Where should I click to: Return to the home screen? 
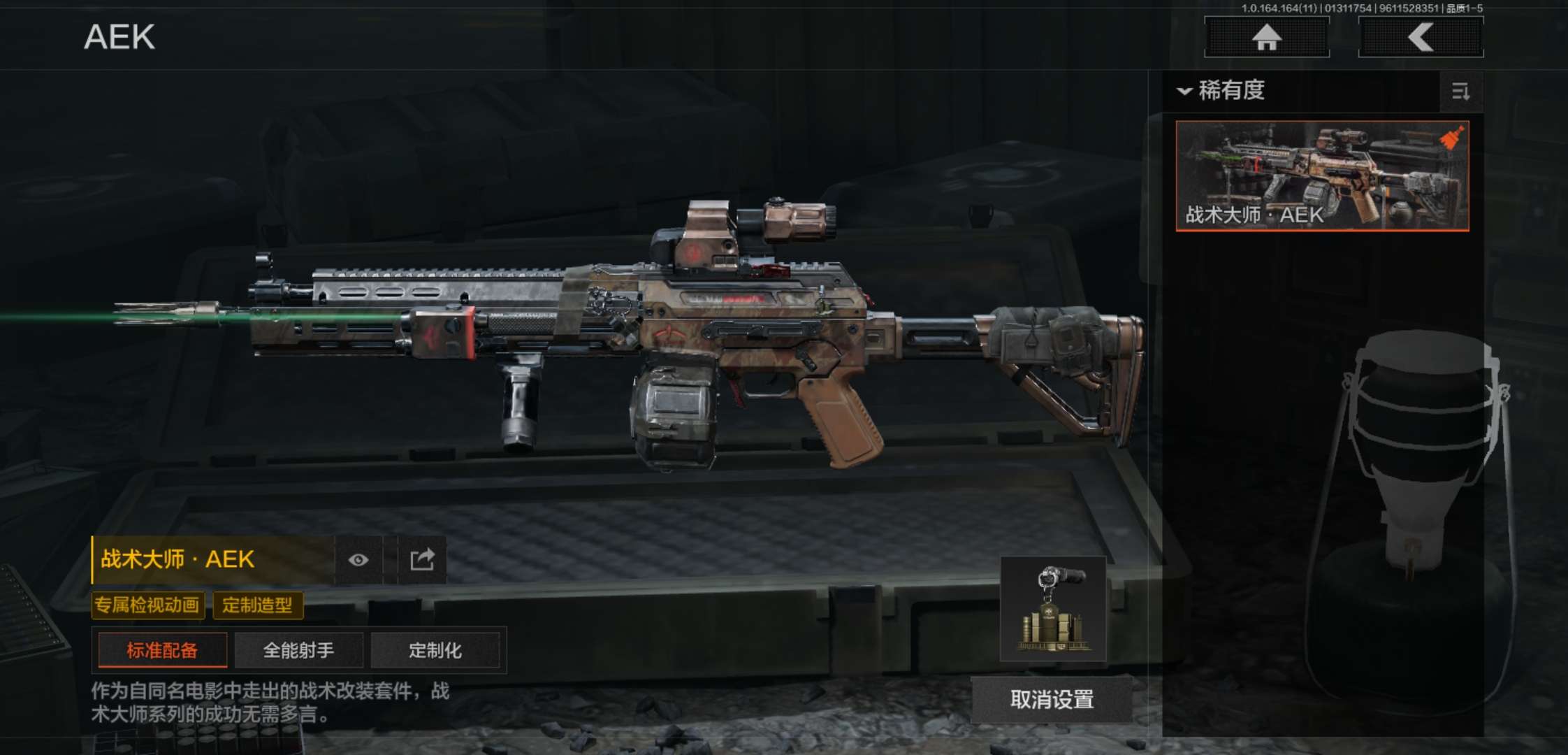(1266, 37)
